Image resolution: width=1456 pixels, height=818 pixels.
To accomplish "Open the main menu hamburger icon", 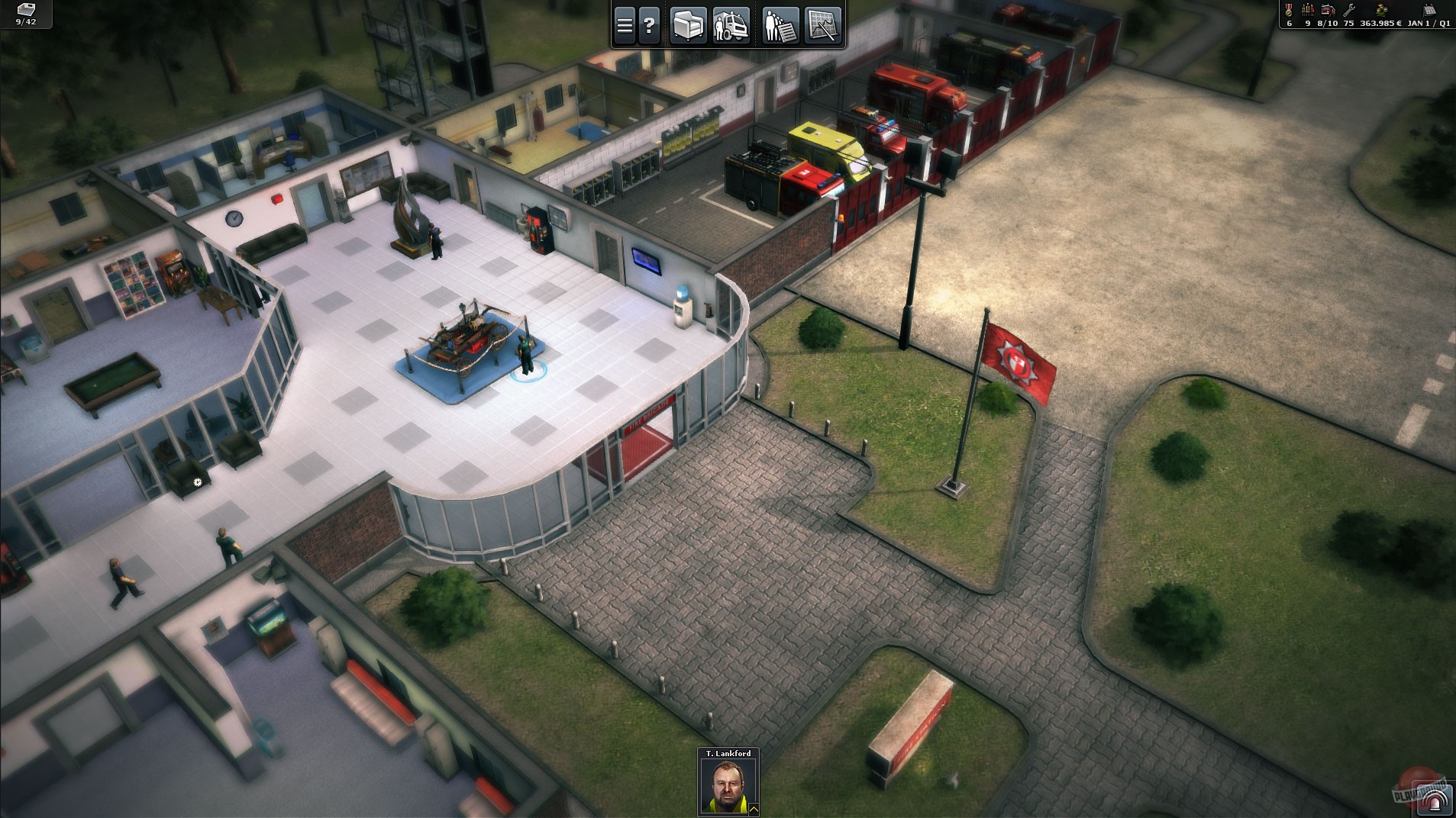I will click(625, 24).
